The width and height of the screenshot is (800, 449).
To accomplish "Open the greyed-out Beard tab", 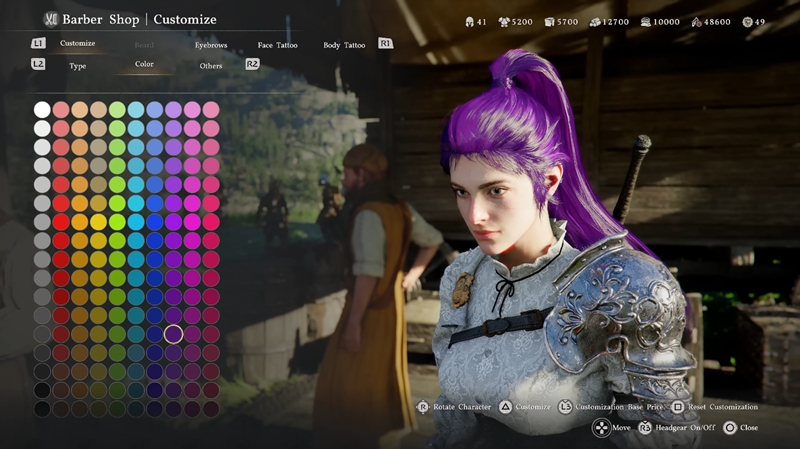I will (x=144, y=45).
